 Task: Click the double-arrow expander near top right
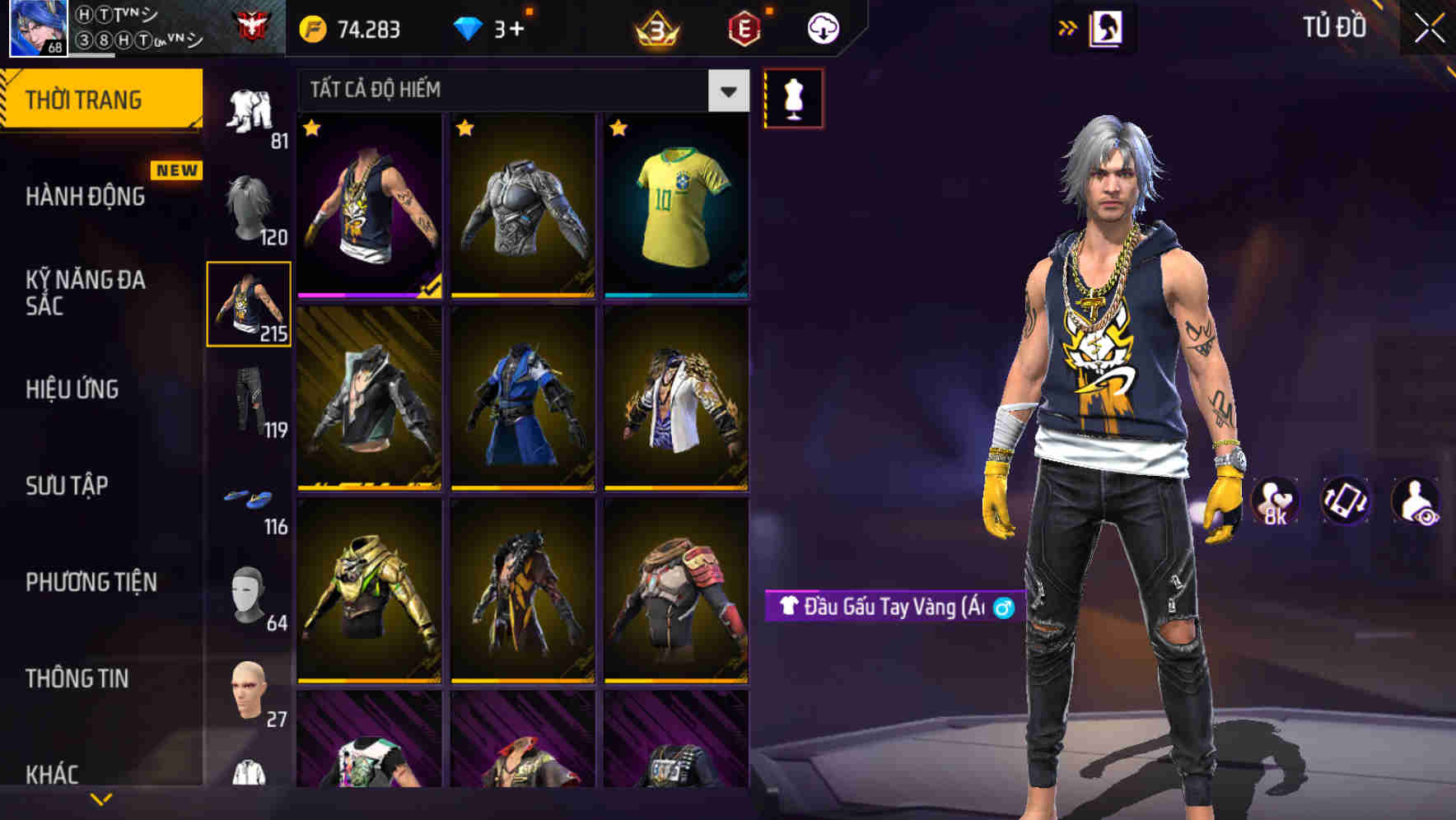click(1068, 26)
